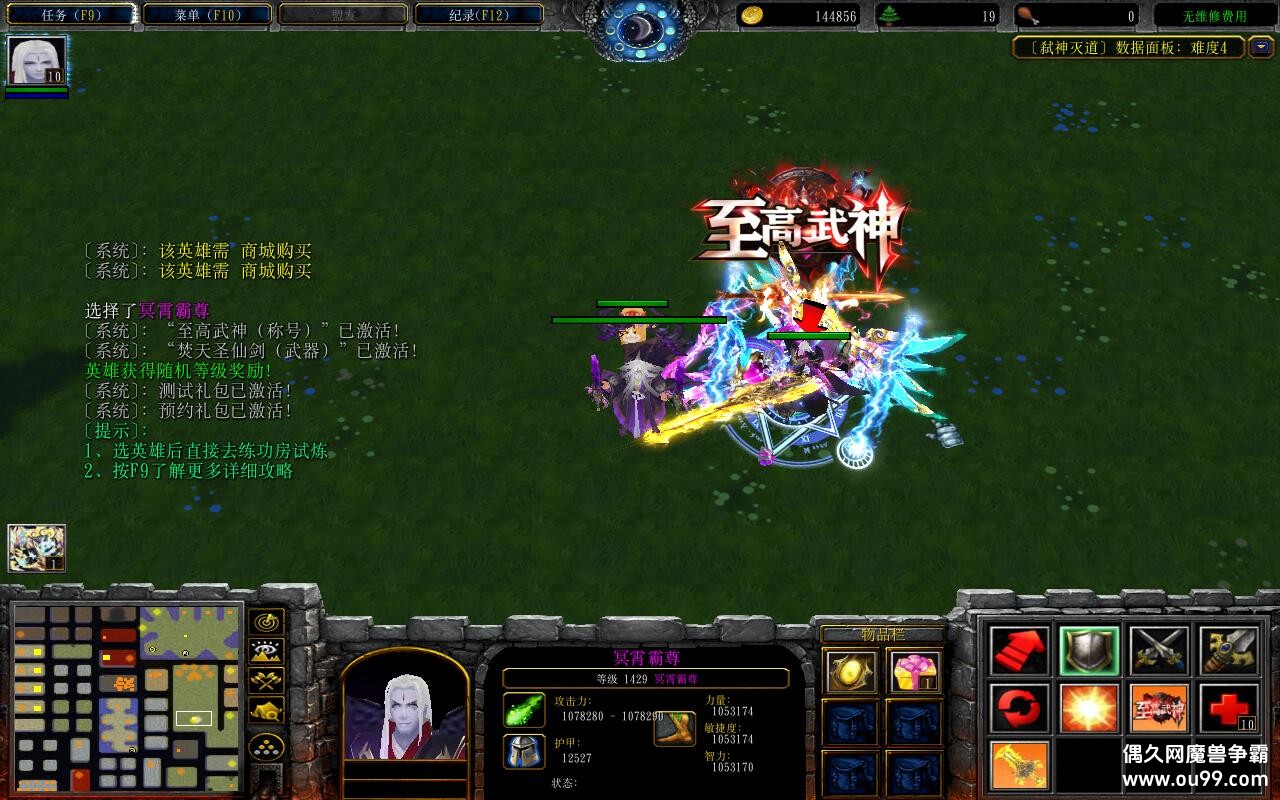Screen dimensions: 1280x800
Task: Toggle ally color display beside minimap
Action: tap(265, 680)
